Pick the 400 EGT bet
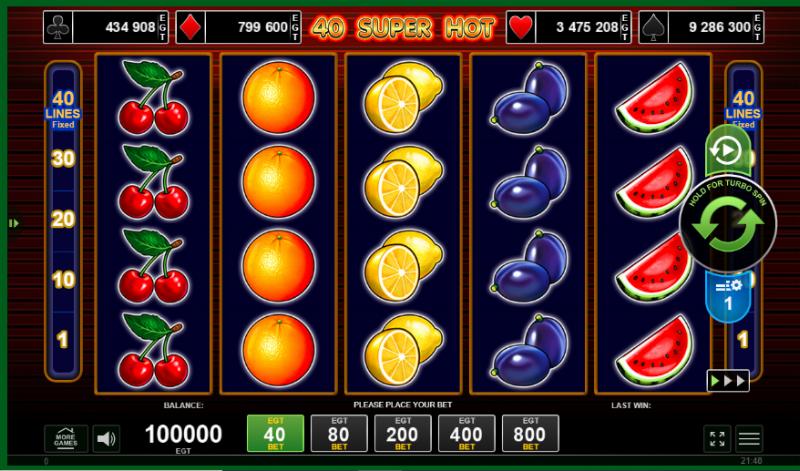The width and height of the screenshot is (800, 471). pos(467,433)
